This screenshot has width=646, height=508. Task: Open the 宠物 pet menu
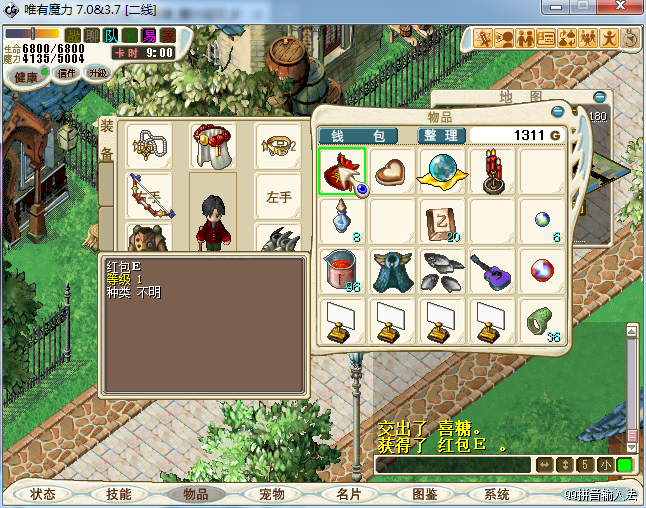pos(271,494)
